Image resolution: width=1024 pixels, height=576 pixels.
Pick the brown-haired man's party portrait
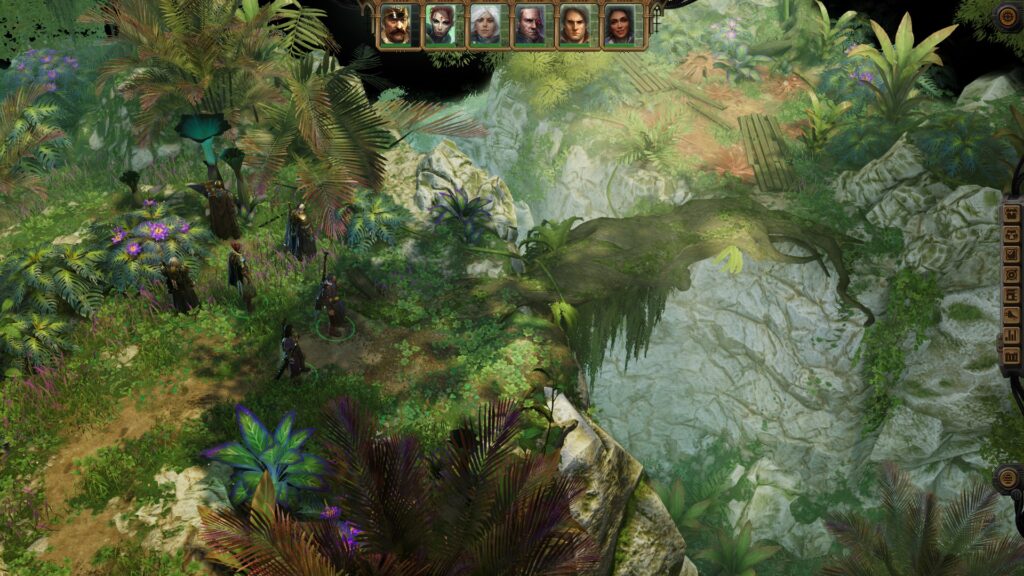574,25
